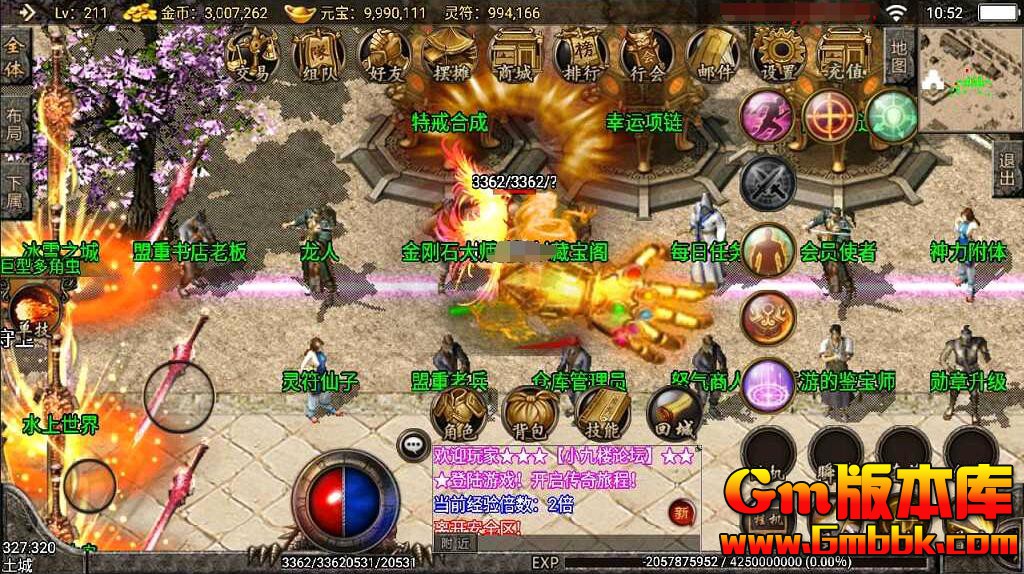This screenshot has height=574, width=1024.
Task: Open the 摆摊 stall menu
Action: click(x=449, y=53)
